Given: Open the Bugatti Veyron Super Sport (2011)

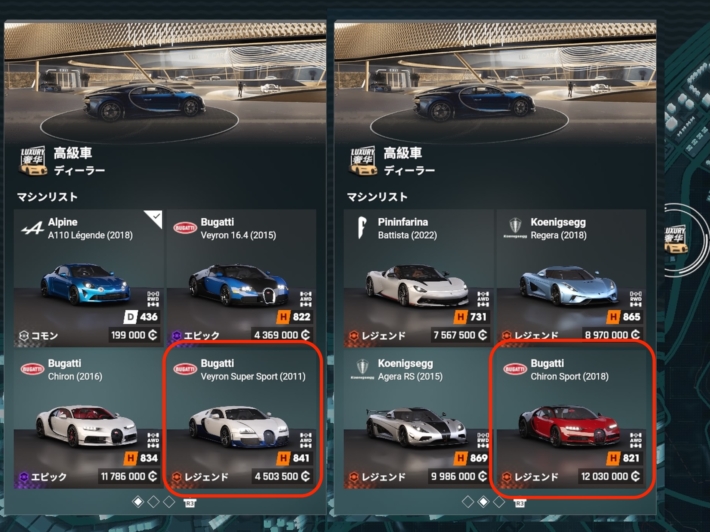Looking at the screenshot, I should tap(241, 420).
